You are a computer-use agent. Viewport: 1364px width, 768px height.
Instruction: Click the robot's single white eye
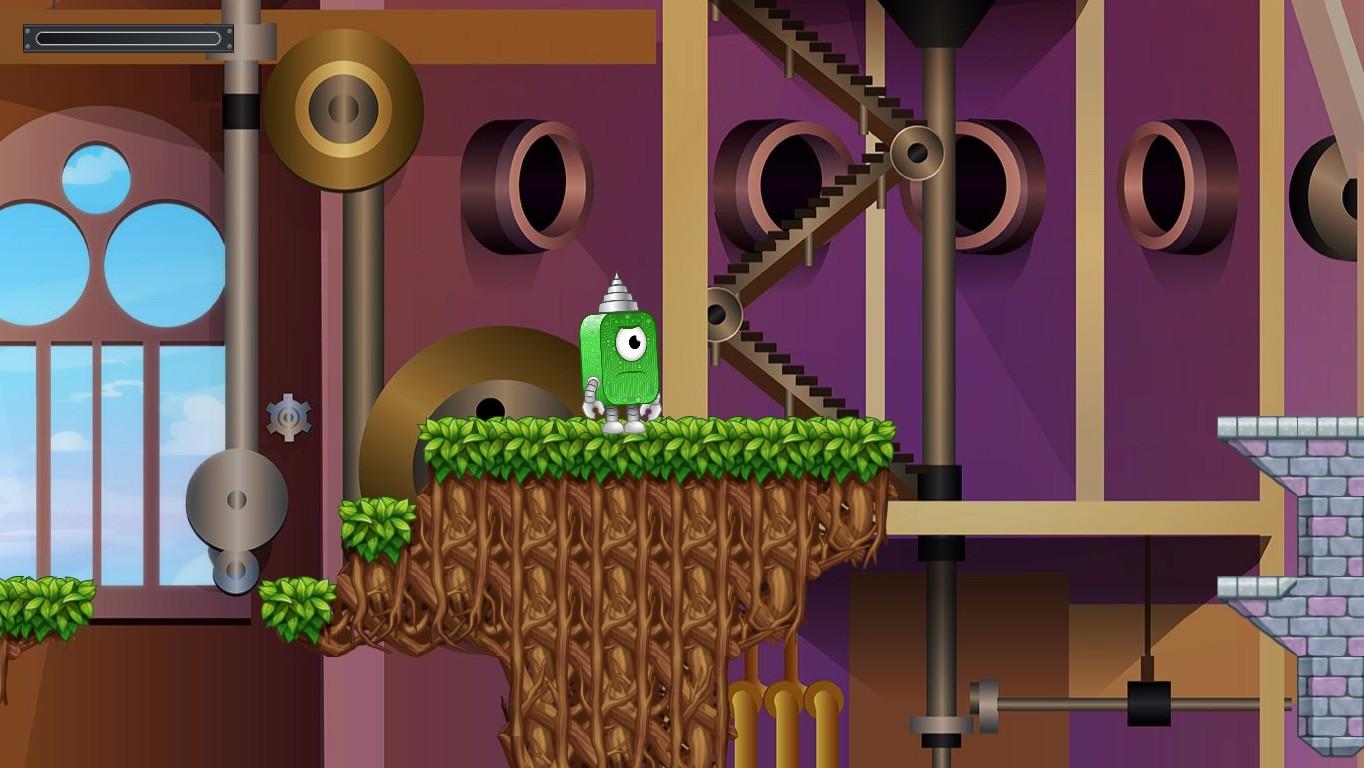click(632, 345)
